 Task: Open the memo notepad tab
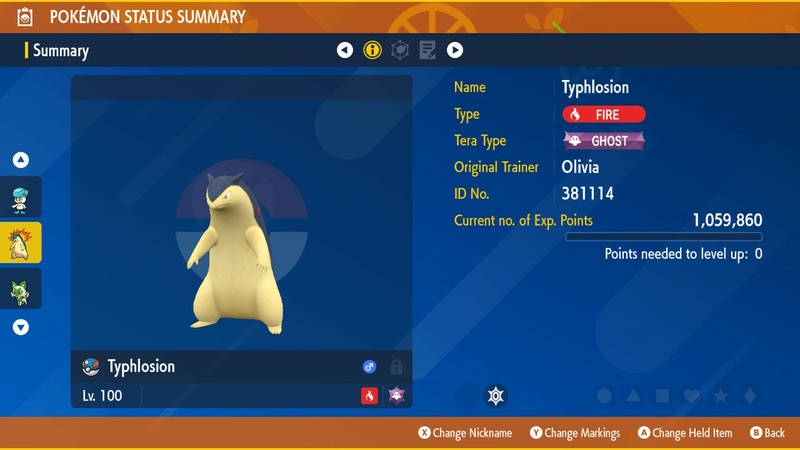(x=427, y=50)
